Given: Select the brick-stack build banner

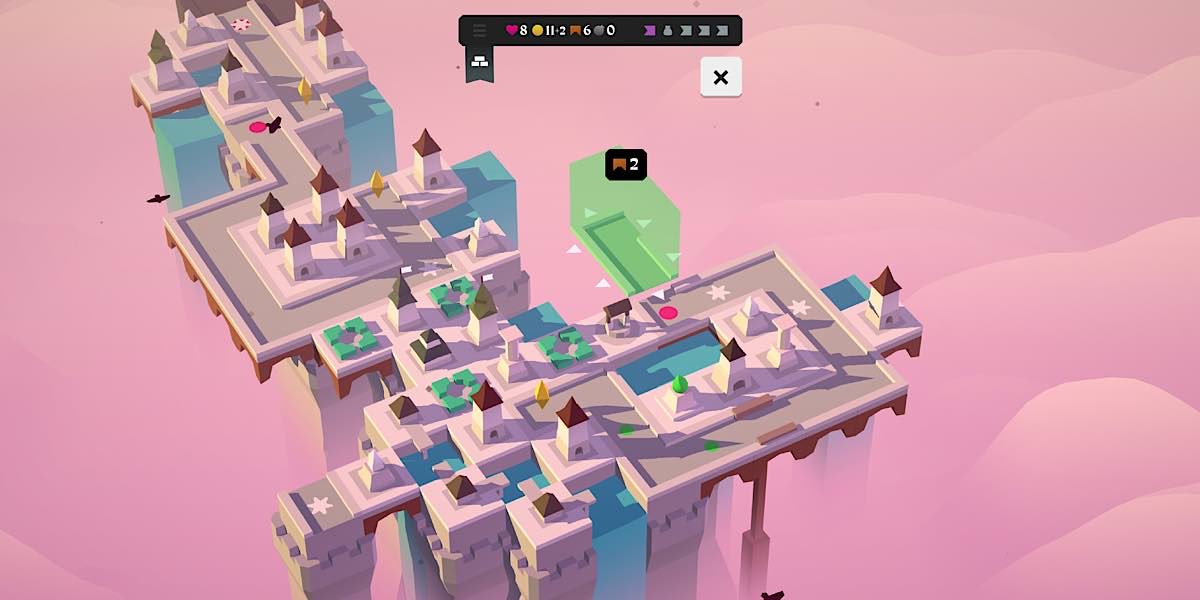Looking at the screenshot, I should point(479,62).
